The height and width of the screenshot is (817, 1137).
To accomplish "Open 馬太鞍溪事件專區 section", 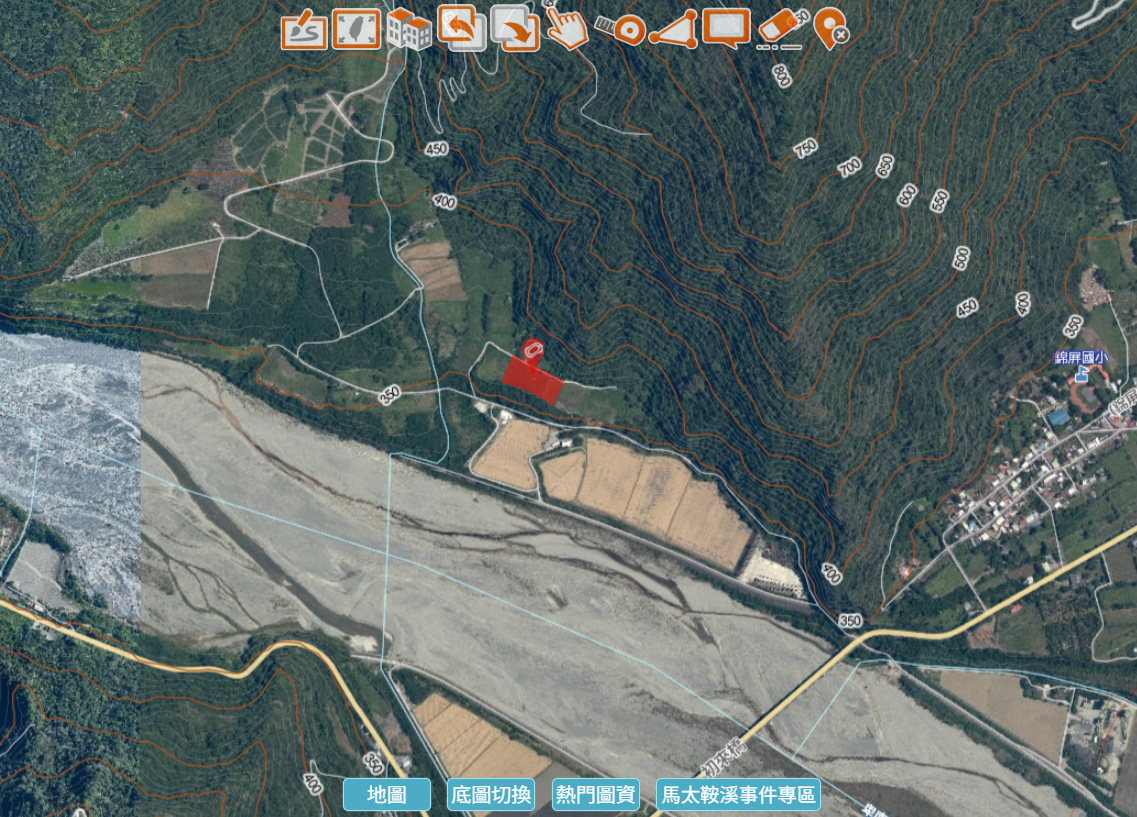I will click(x=738, y=795).
